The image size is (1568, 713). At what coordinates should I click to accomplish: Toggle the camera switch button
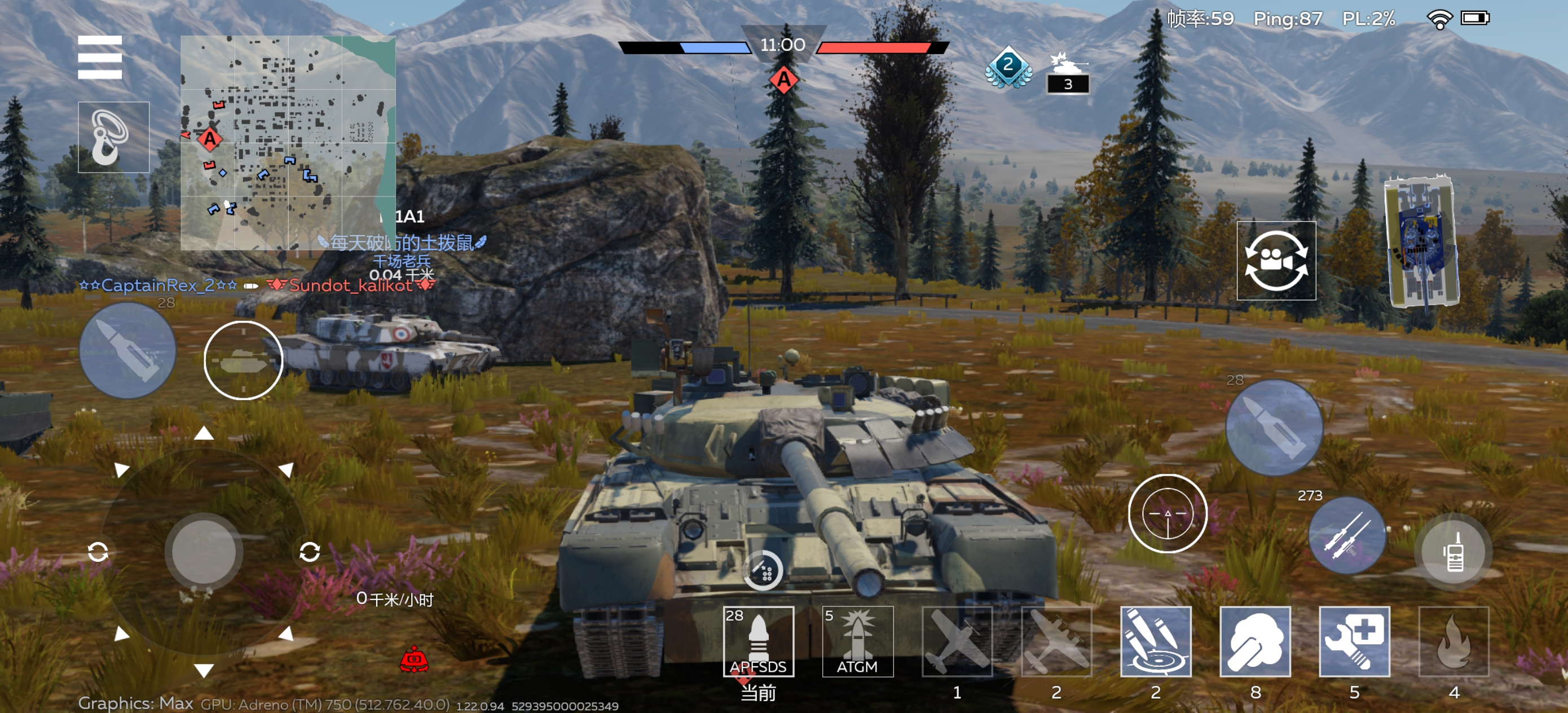point(1276,261)
